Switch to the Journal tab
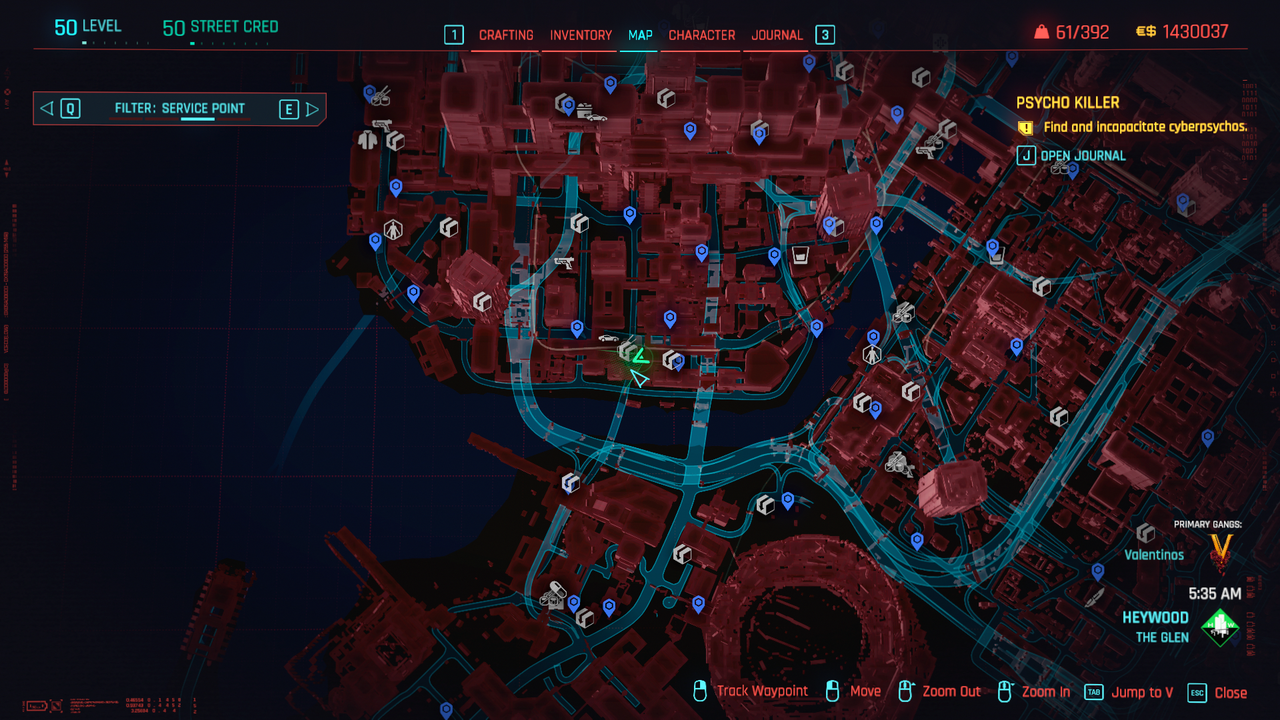The width and height of the screenshot is (1280, 720). click(777, 35)
